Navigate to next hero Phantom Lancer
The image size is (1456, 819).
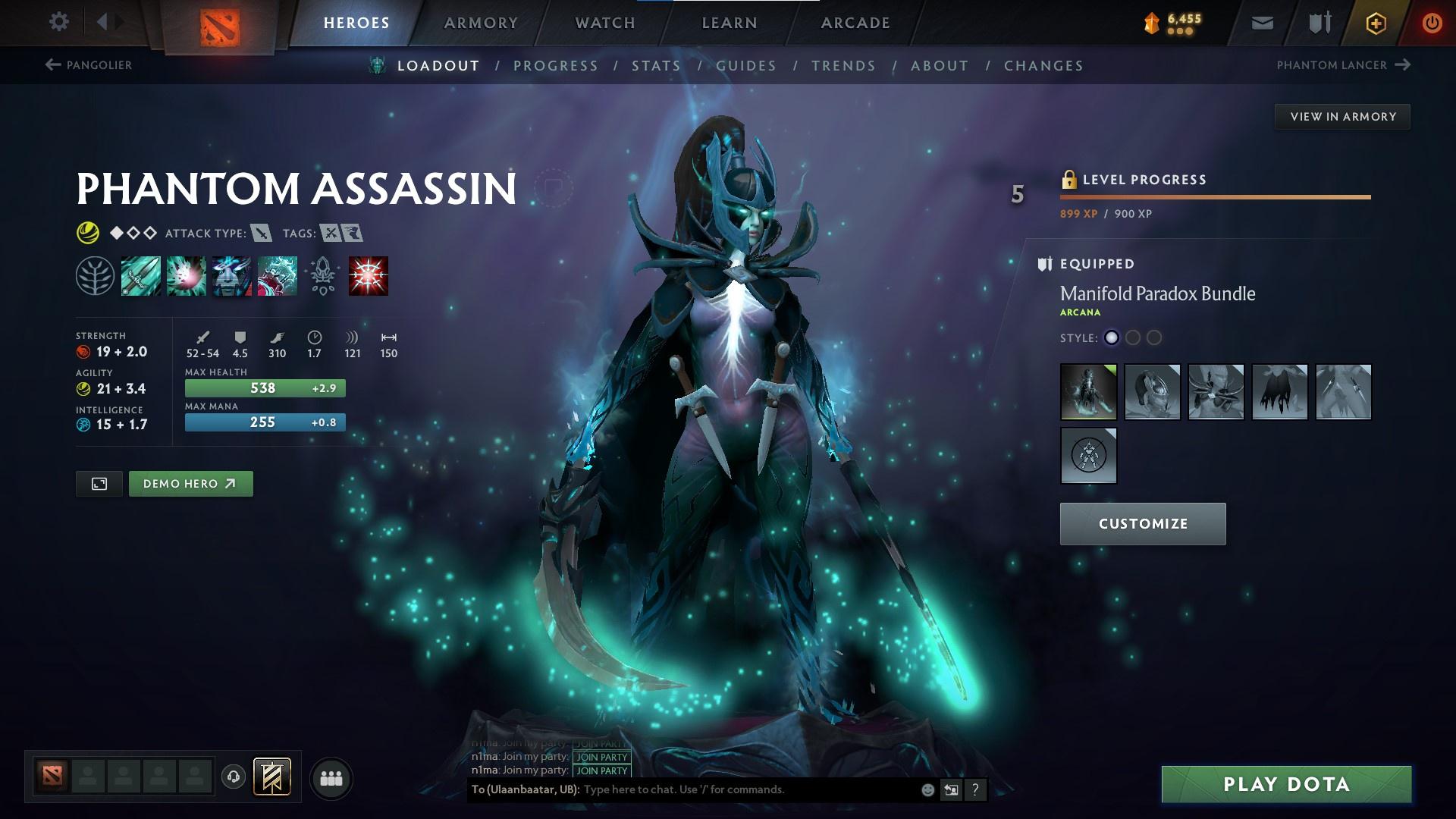point(1342,65)
